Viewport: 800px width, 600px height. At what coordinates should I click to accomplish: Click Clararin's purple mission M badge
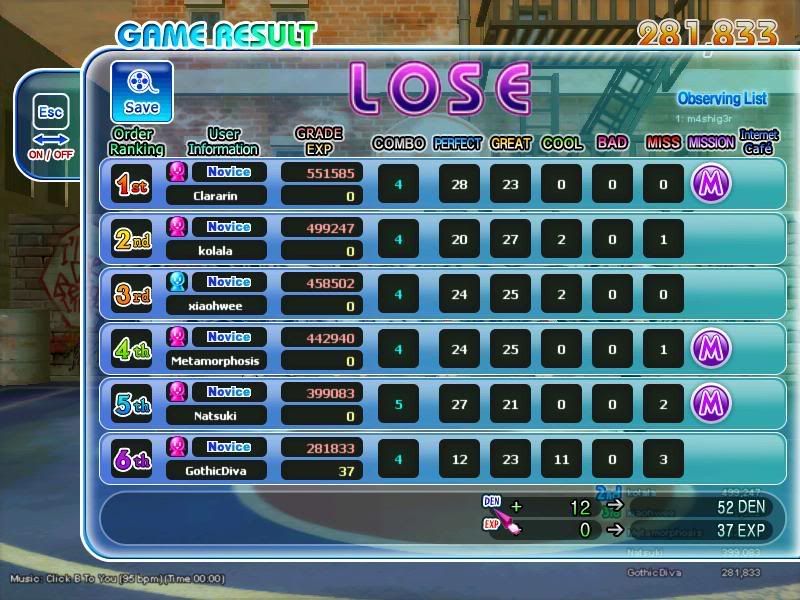(711, 184)
